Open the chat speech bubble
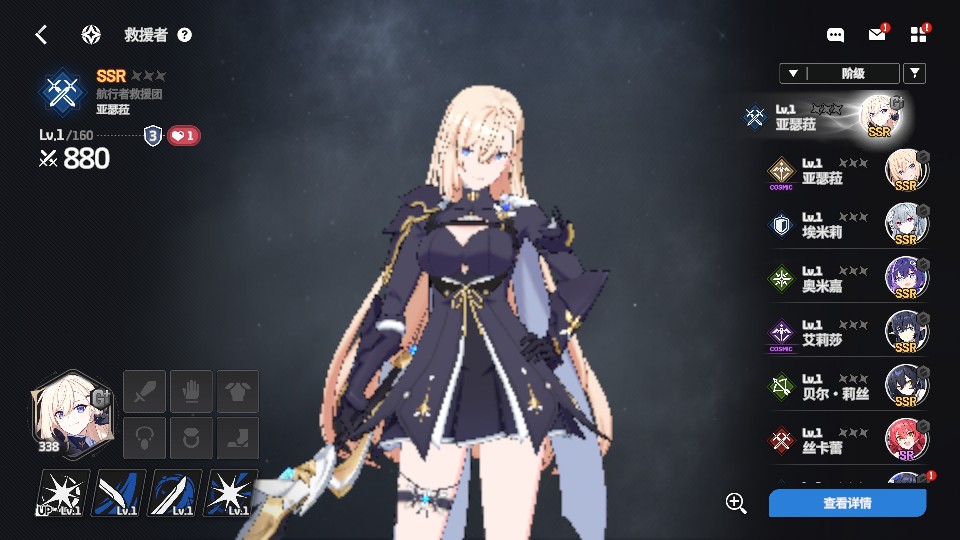 [836, 35]
